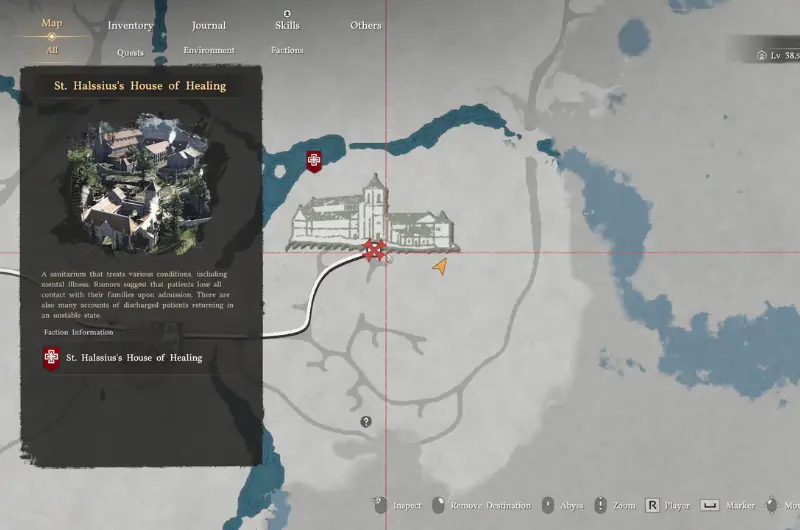Open the Journal tab

point(208,25)
